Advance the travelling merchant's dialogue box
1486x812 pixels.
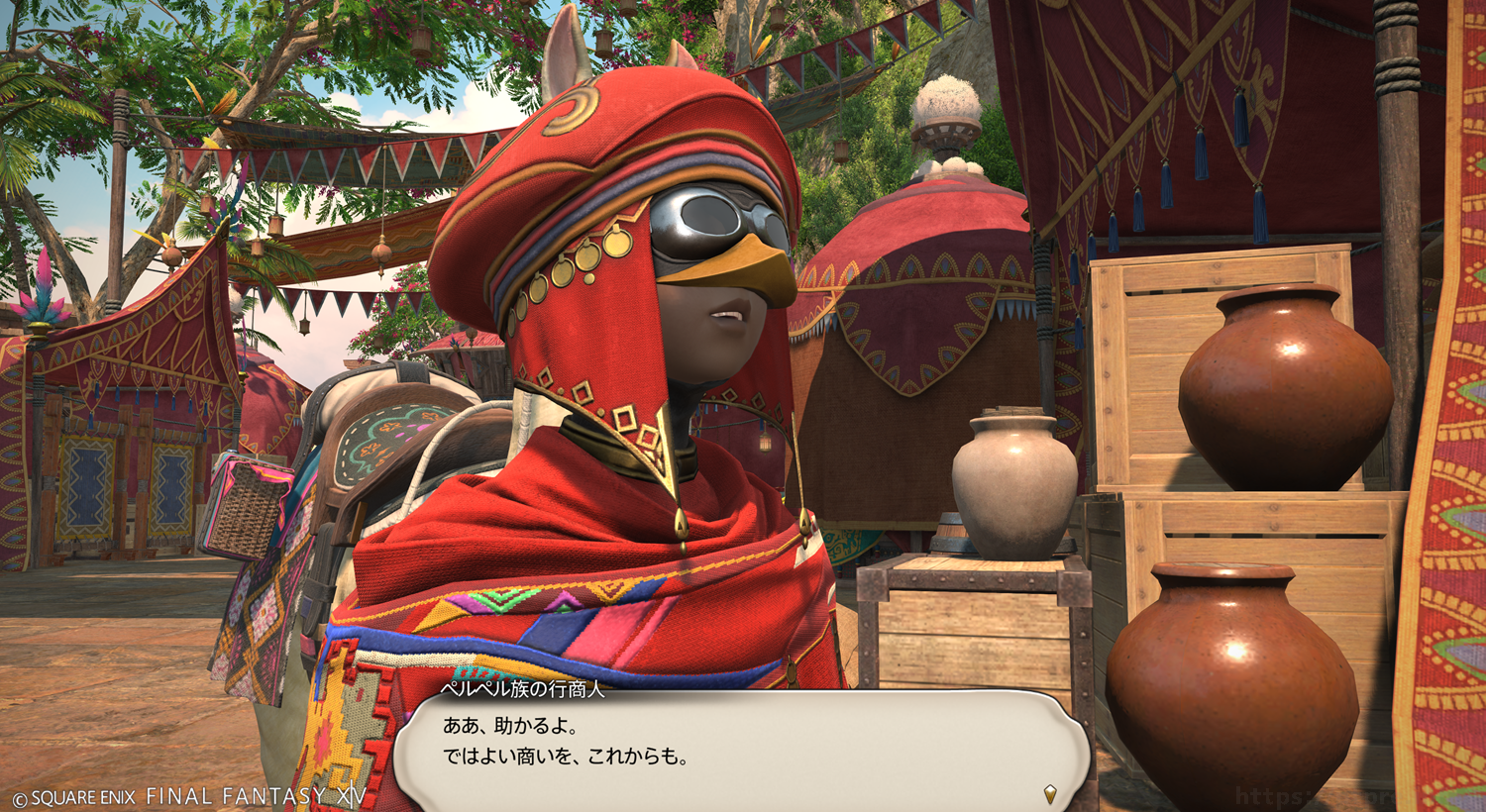741,748
